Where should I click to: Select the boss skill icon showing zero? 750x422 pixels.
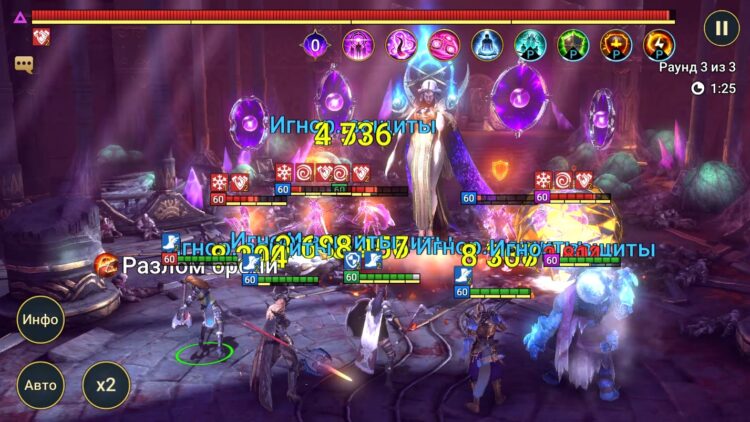pos(316,44)
